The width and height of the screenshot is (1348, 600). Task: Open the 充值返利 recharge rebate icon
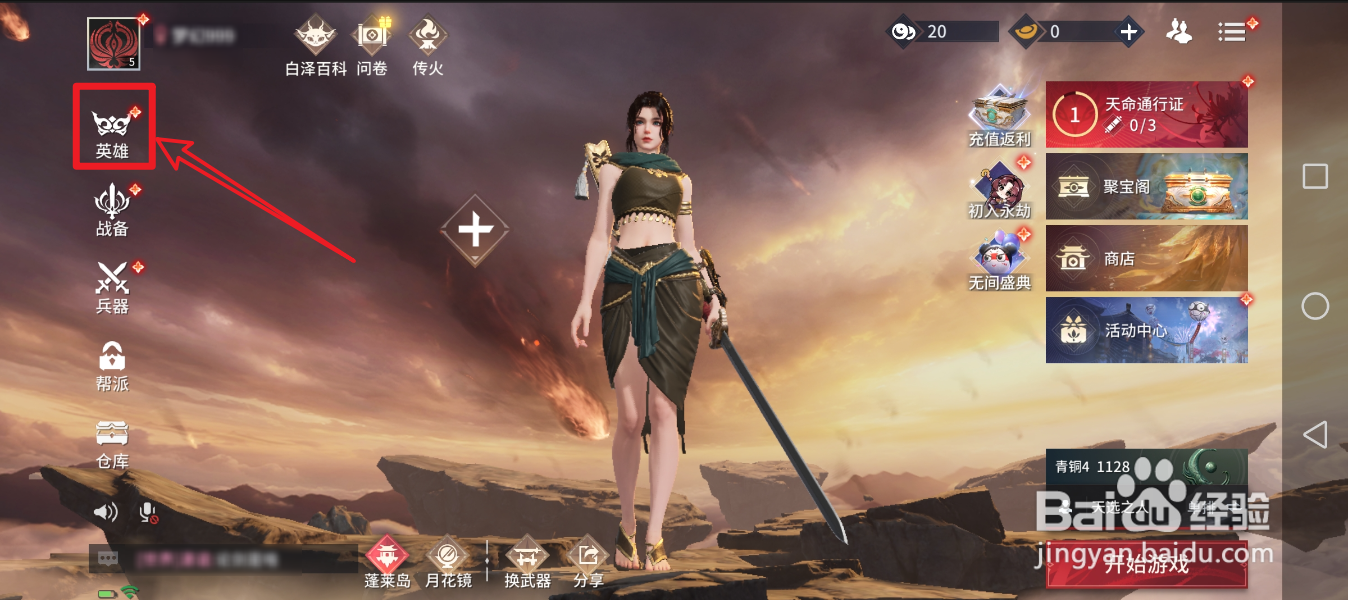(x=999, y=117)
